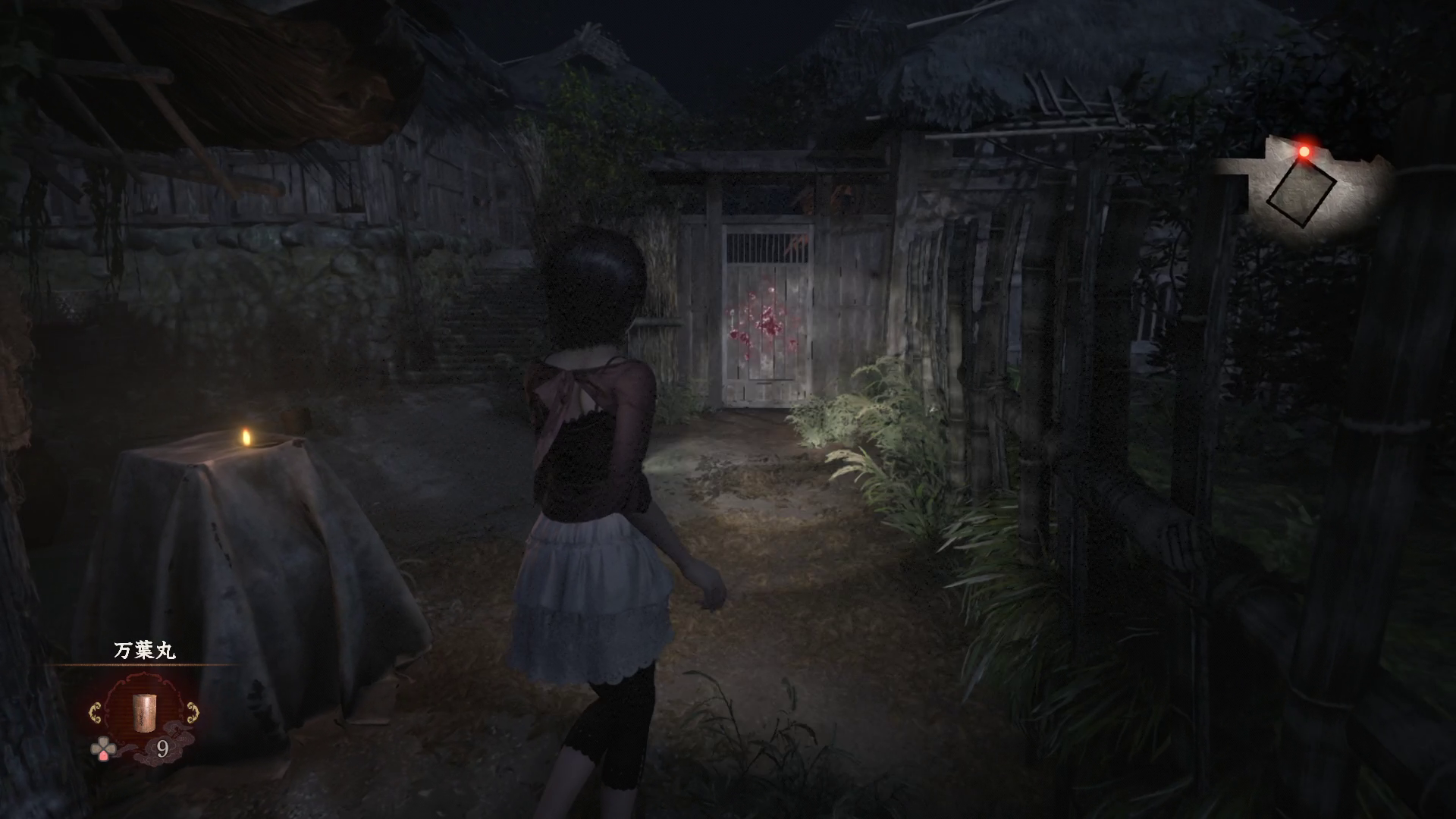
Task: Select the 万葉丸 item slot
Action: [143, 711]
